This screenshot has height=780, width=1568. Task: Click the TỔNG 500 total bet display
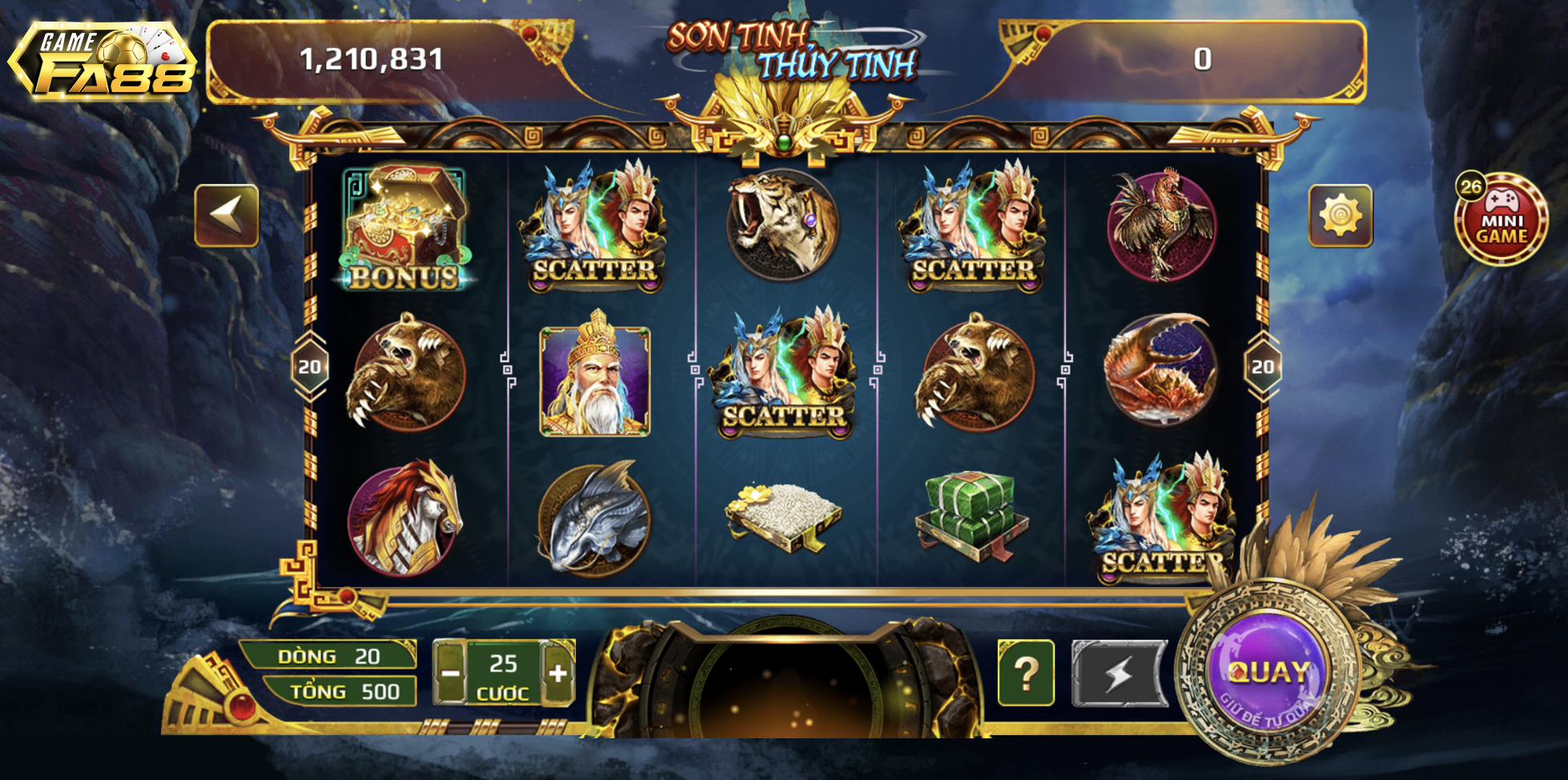pyautogui.click(x=336, y=691)
